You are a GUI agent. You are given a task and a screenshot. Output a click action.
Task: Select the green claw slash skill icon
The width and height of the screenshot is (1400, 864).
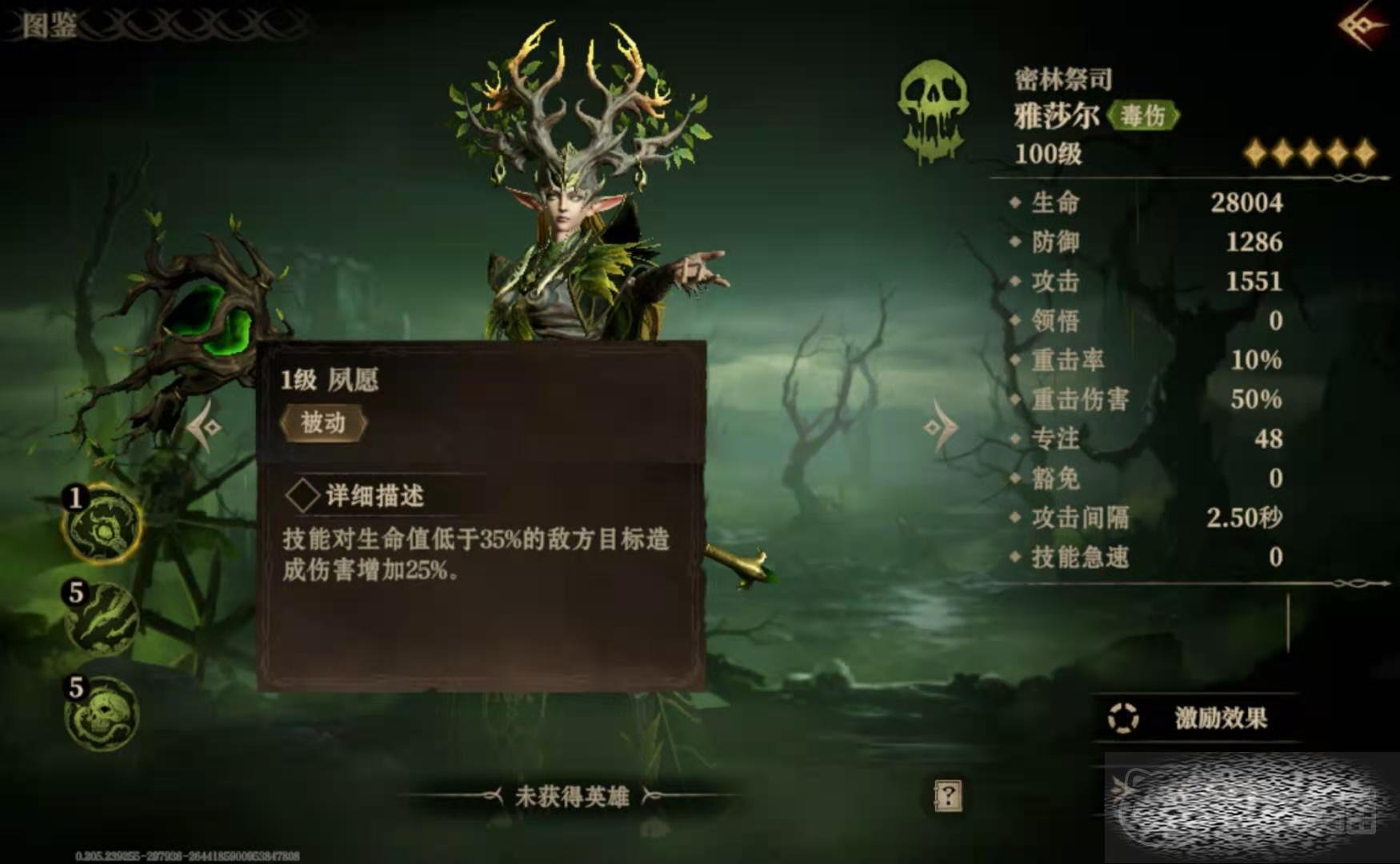pos(103,619)
